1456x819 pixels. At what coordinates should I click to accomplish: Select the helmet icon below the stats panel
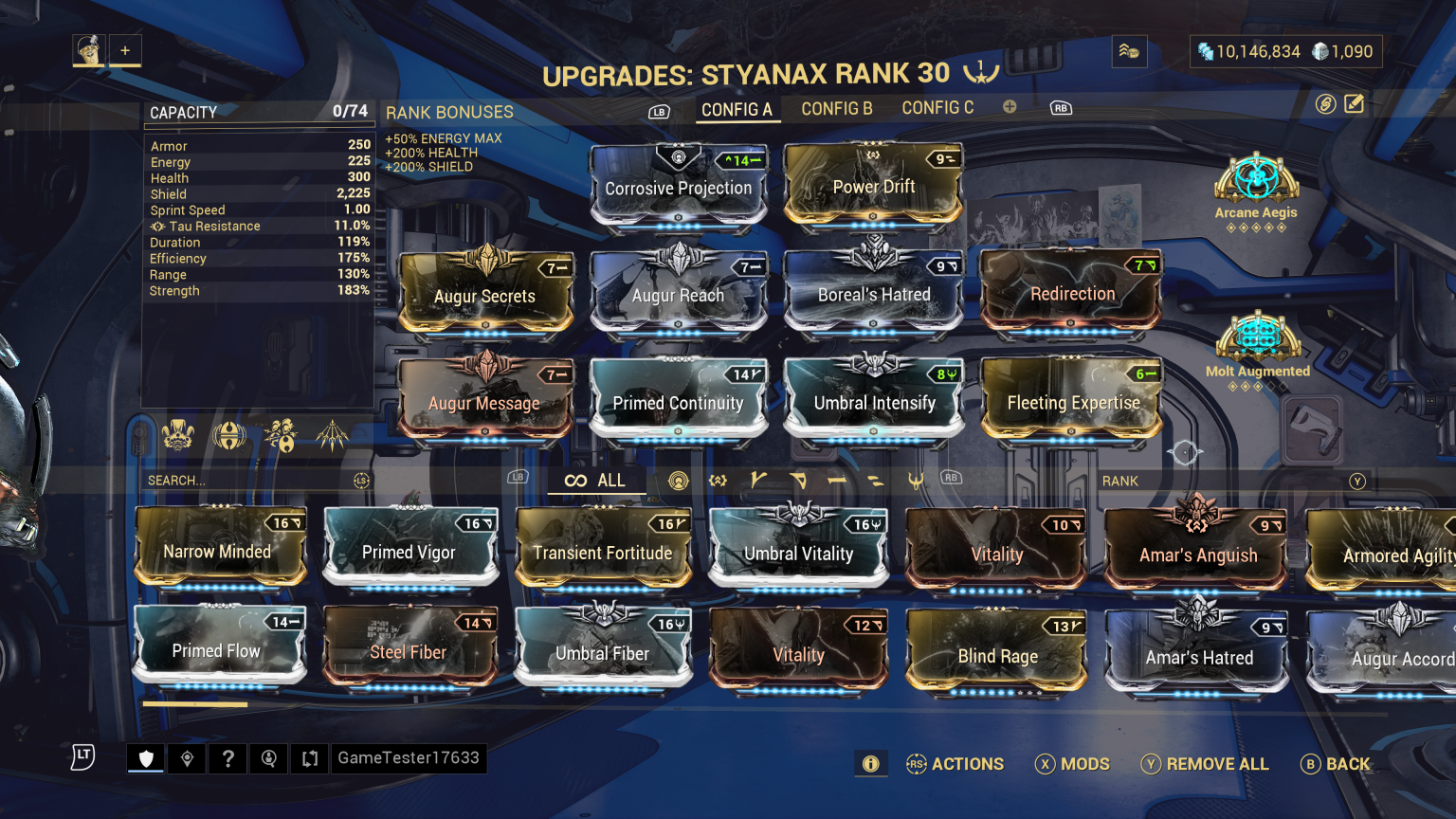coord(177,434)
